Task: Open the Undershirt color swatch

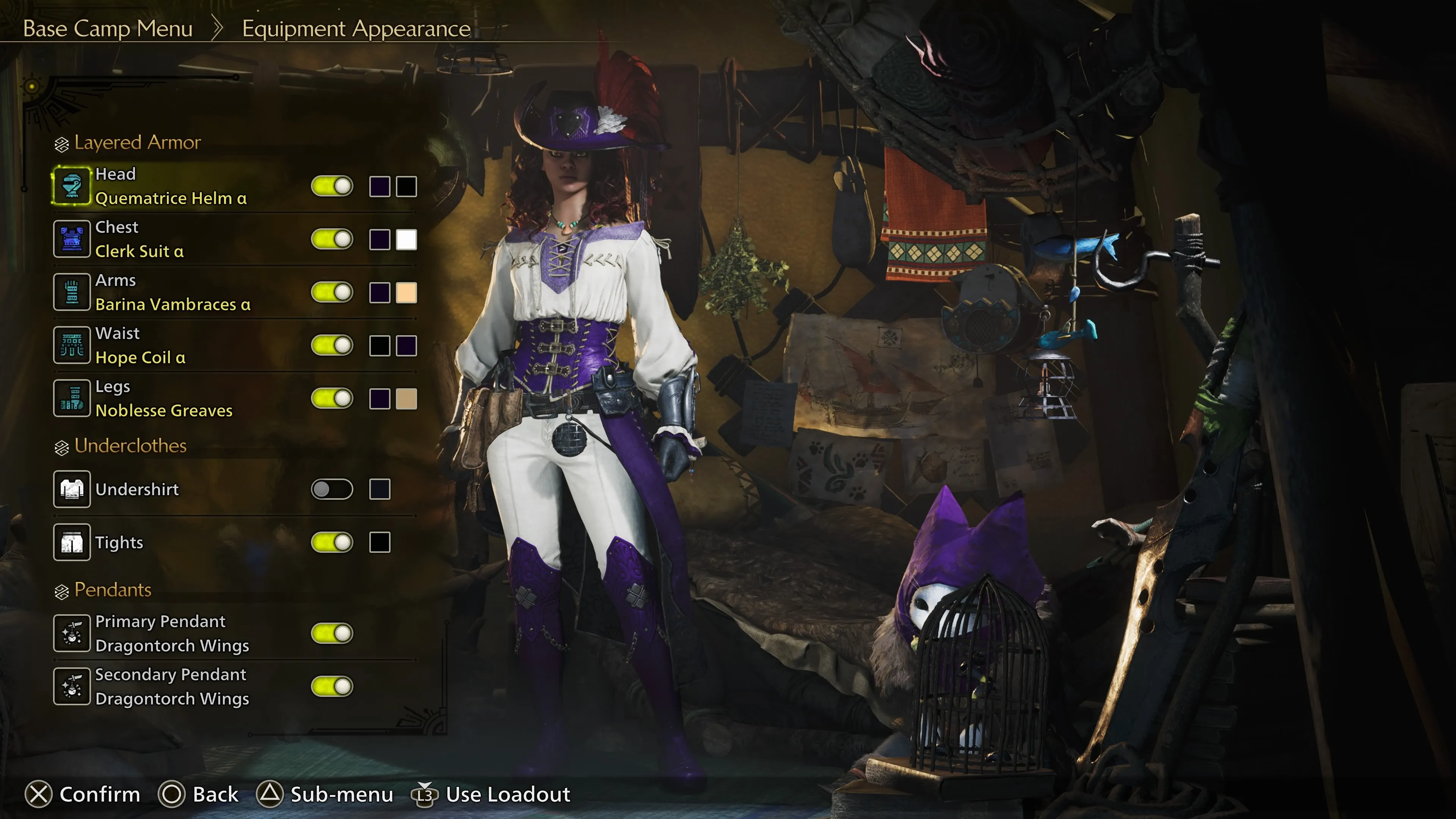Action: tap(379, 490)
